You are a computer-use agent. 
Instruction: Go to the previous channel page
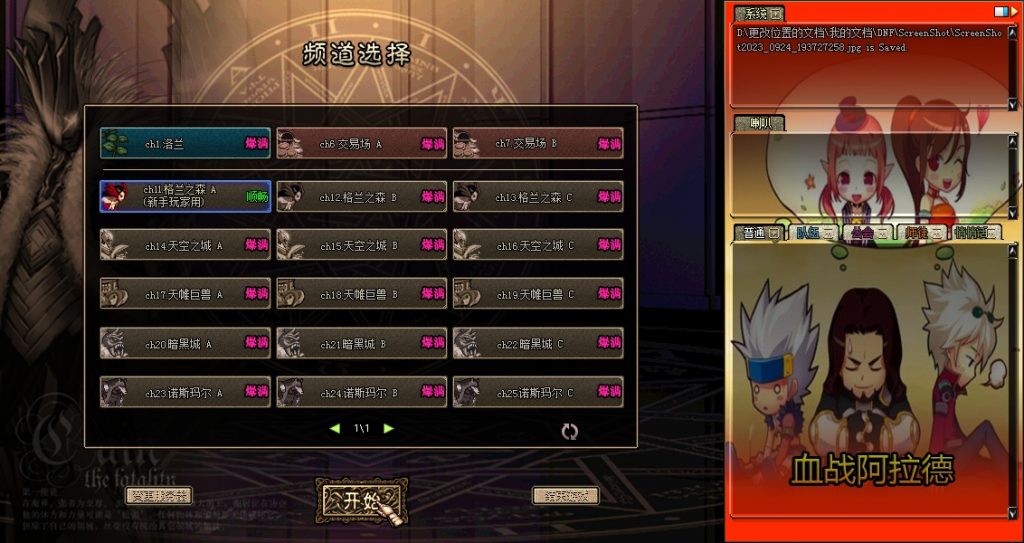(x=335, y=428)
